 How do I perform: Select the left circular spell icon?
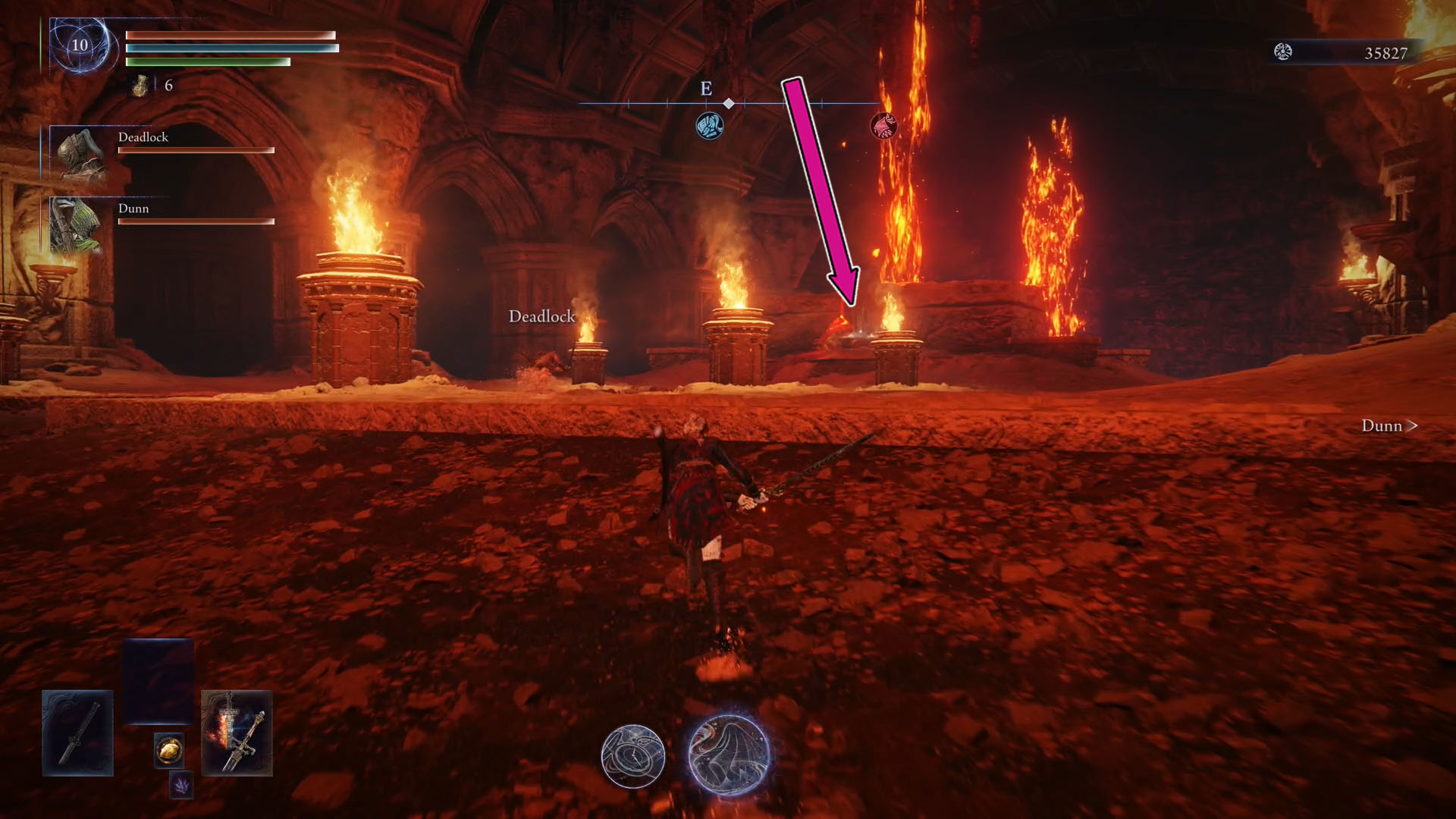pos(634,755)
